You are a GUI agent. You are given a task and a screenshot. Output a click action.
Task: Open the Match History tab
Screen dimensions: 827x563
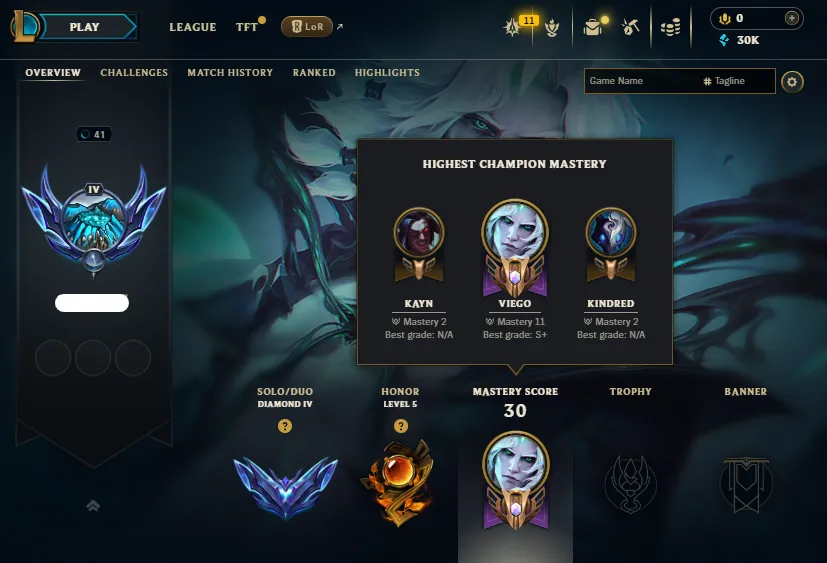coord(230,73)
